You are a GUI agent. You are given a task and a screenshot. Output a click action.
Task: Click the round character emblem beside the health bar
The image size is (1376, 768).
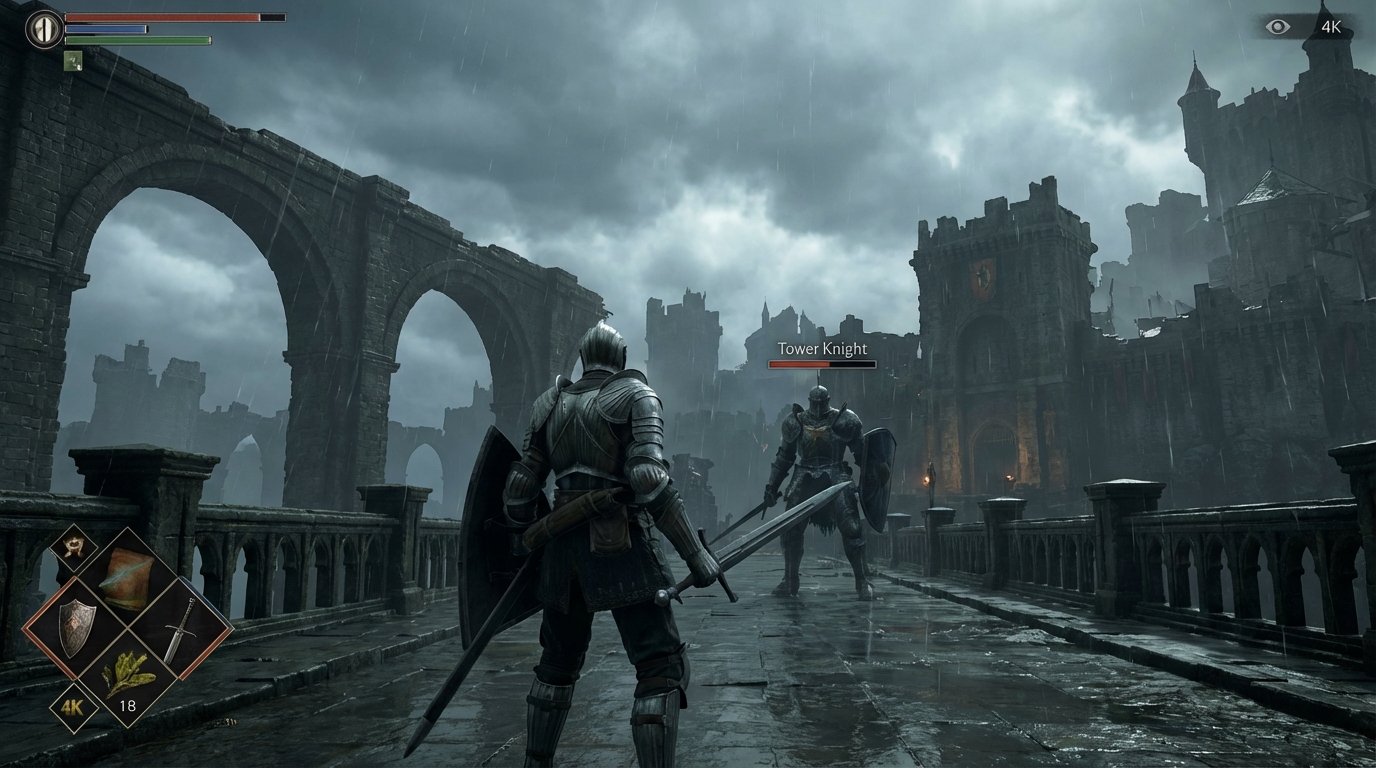tap(43, 28)
